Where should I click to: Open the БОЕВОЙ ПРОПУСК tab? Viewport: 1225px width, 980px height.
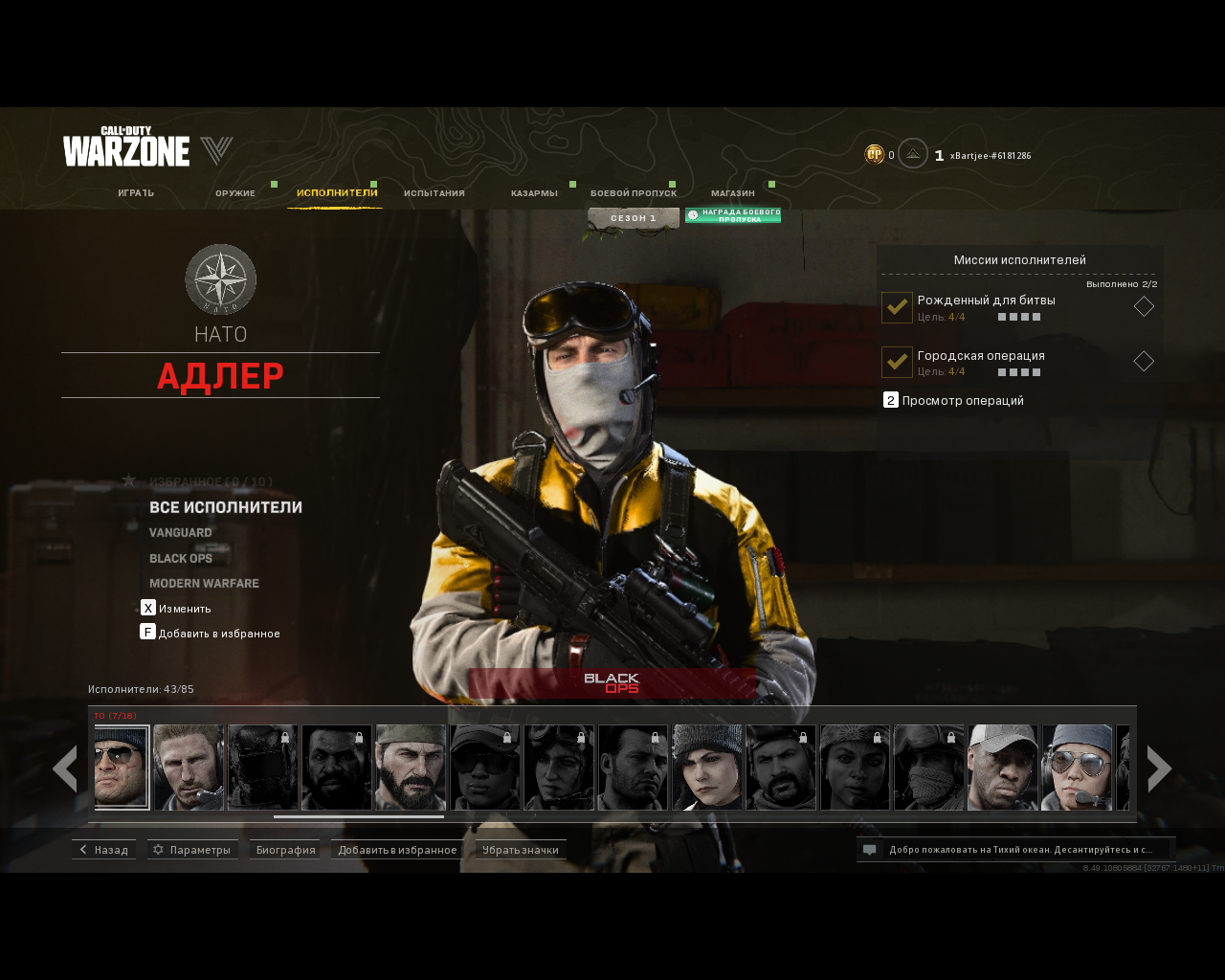pos(634,193)
